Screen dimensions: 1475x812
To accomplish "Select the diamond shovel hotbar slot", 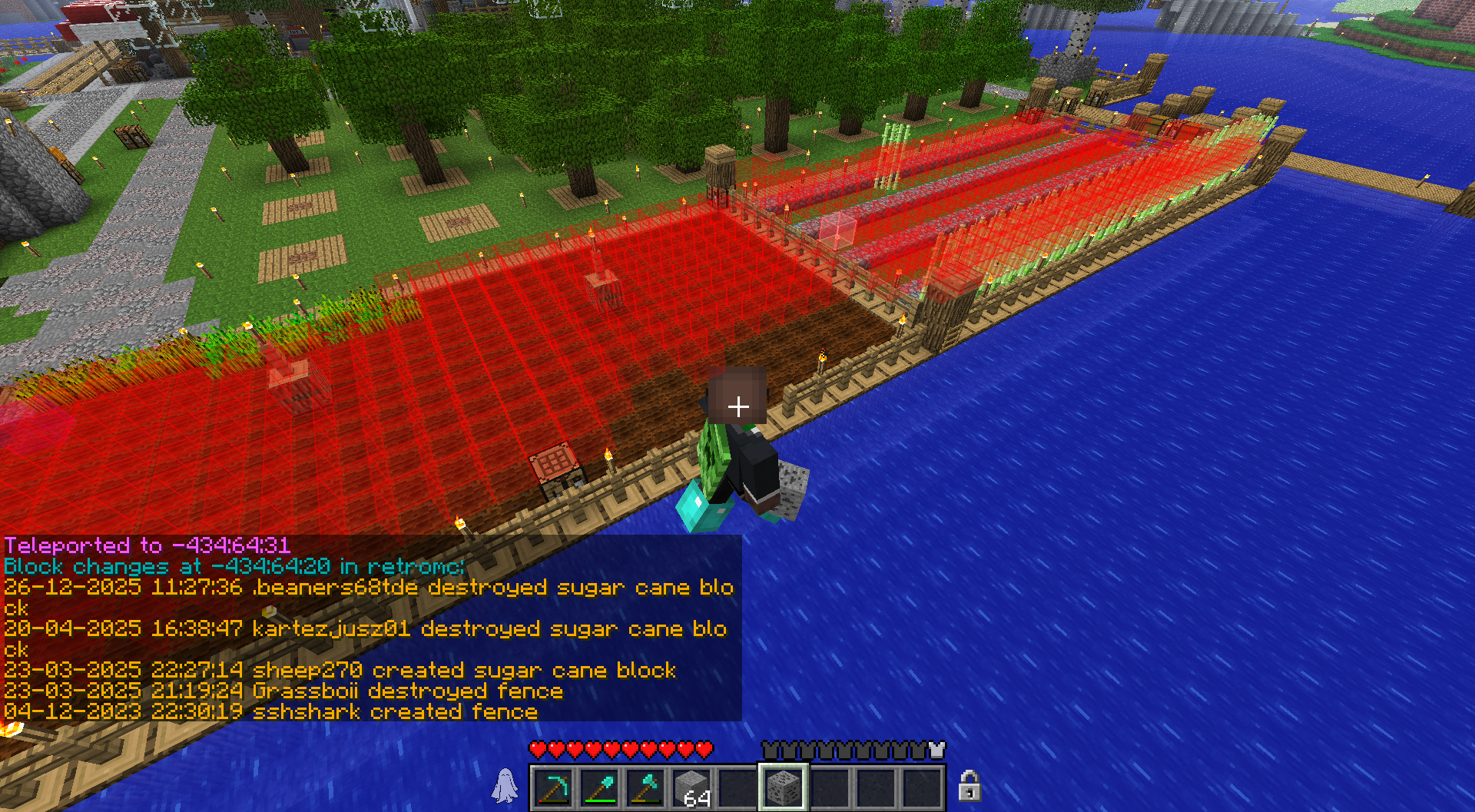I will tap(600, 787).
